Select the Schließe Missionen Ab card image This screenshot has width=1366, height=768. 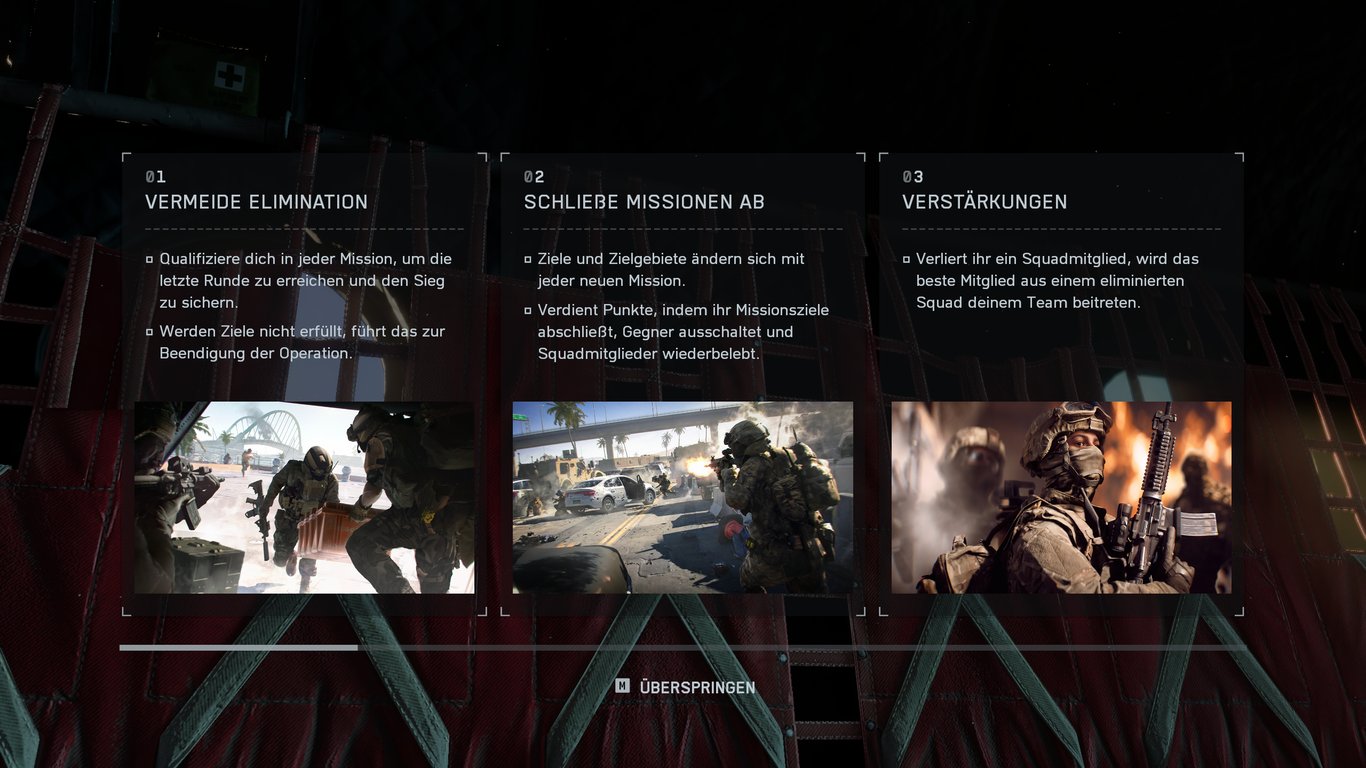(683, 497)
